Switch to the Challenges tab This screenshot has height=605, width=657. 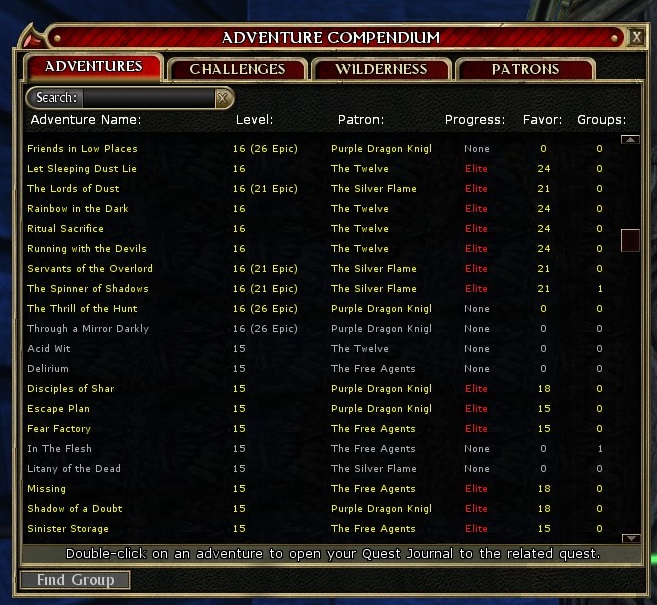click(x=237, y=69)
